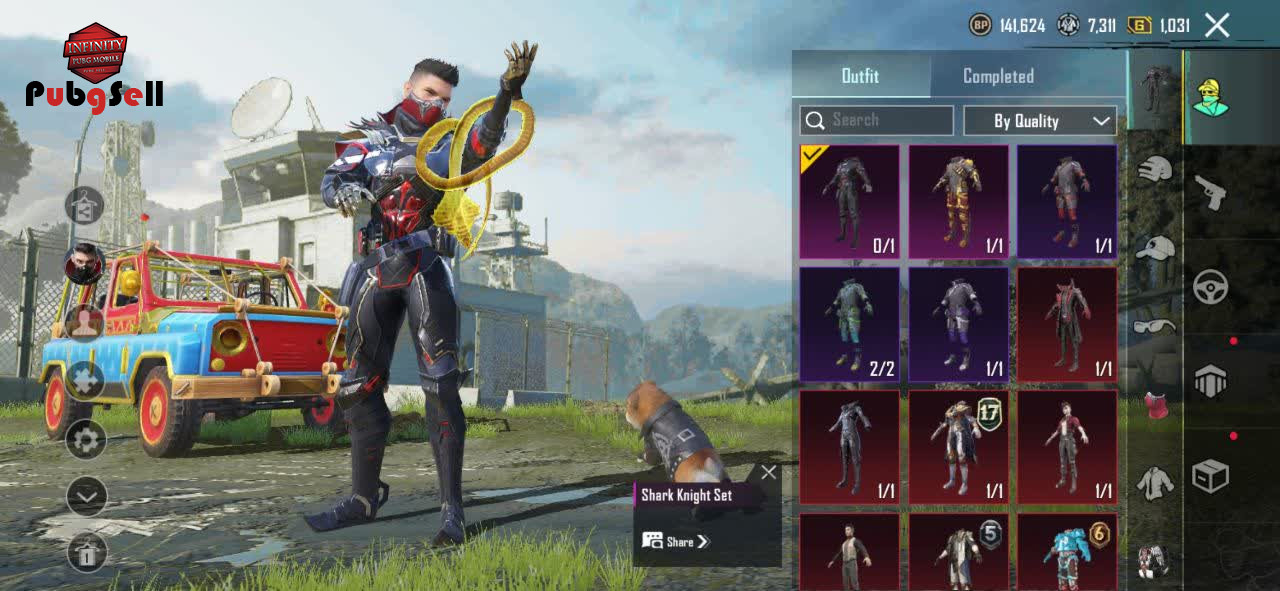Open the crate box category
The height and width of the screenshot is (591, 1280).
[x=1211, y=477]
